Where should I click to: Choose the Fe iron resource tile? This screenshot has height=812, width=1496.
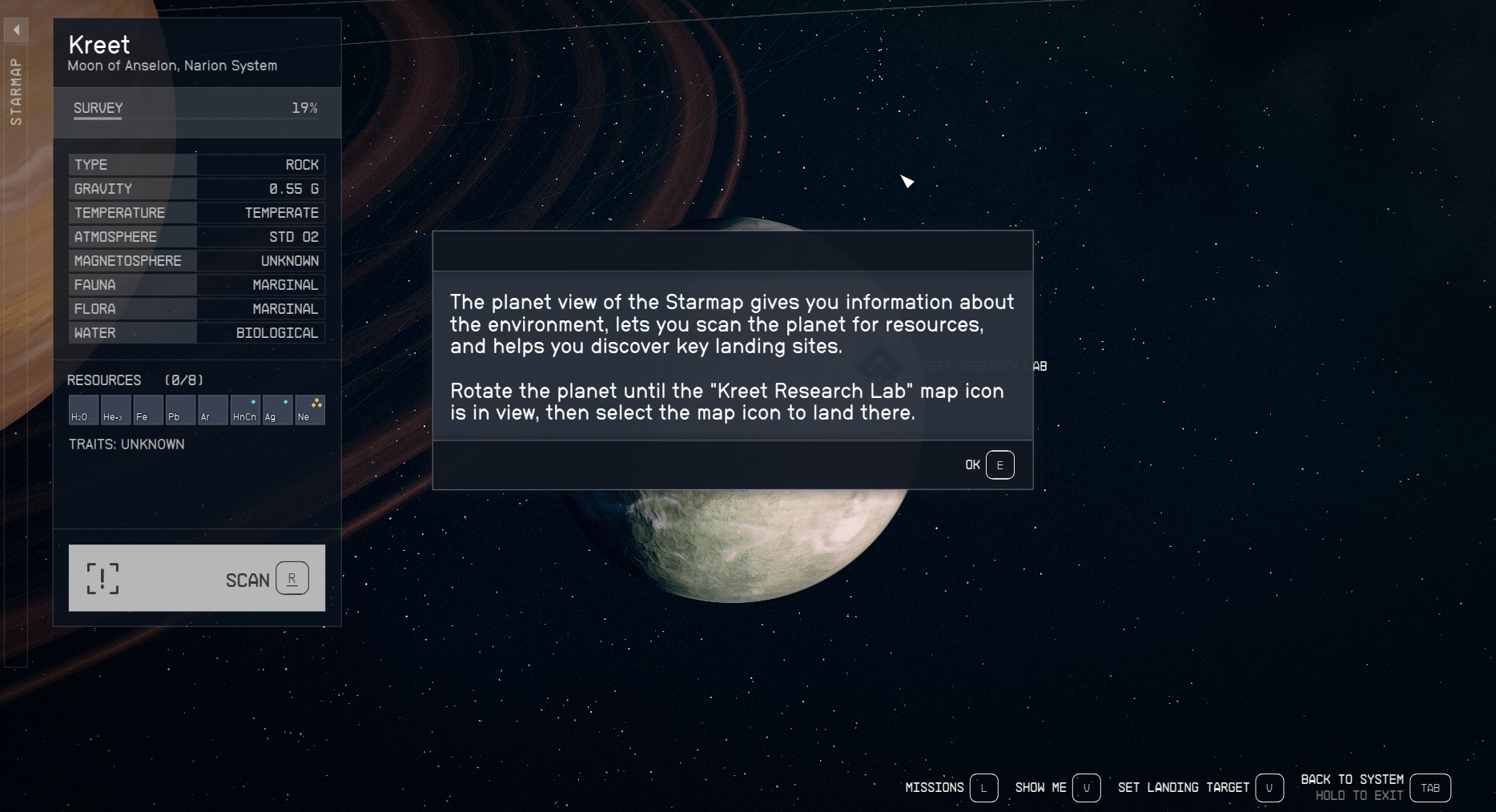tap(147, 410)
